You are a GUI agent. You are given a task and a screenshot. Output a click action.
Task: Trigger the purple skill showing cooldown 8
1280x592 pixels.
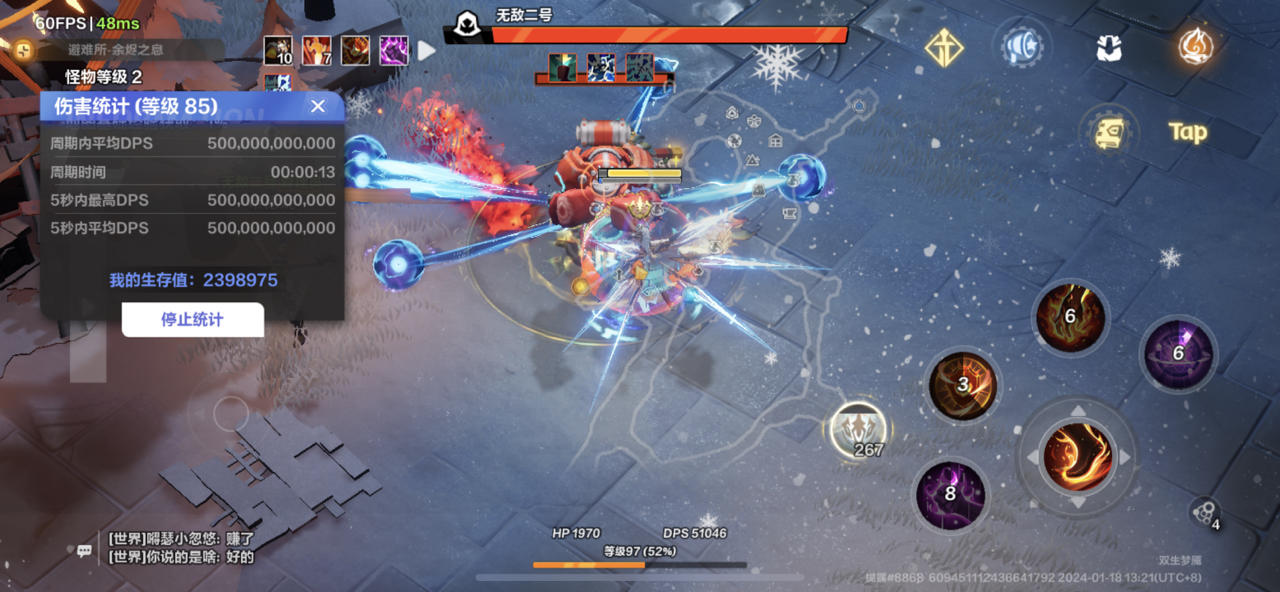point(950,494)
